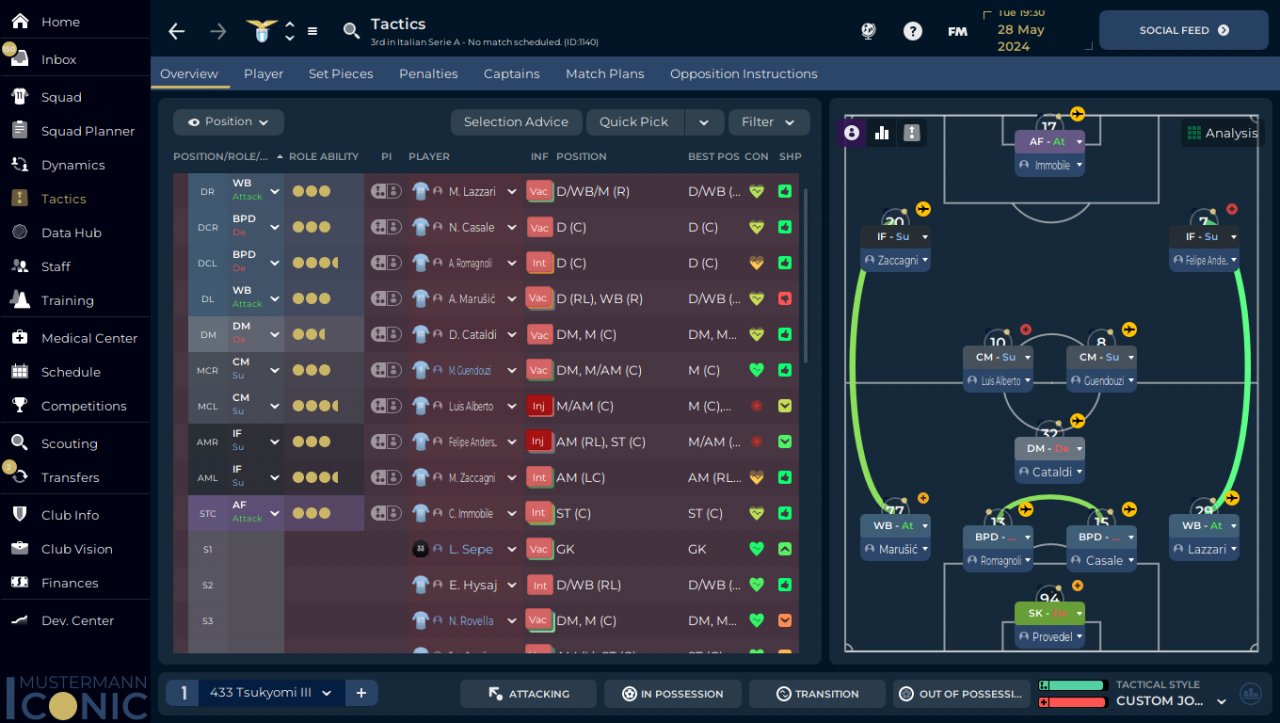Switch to the Set Pieces tab
This screenshot has height=723, width=1280.
coord(340,74)
